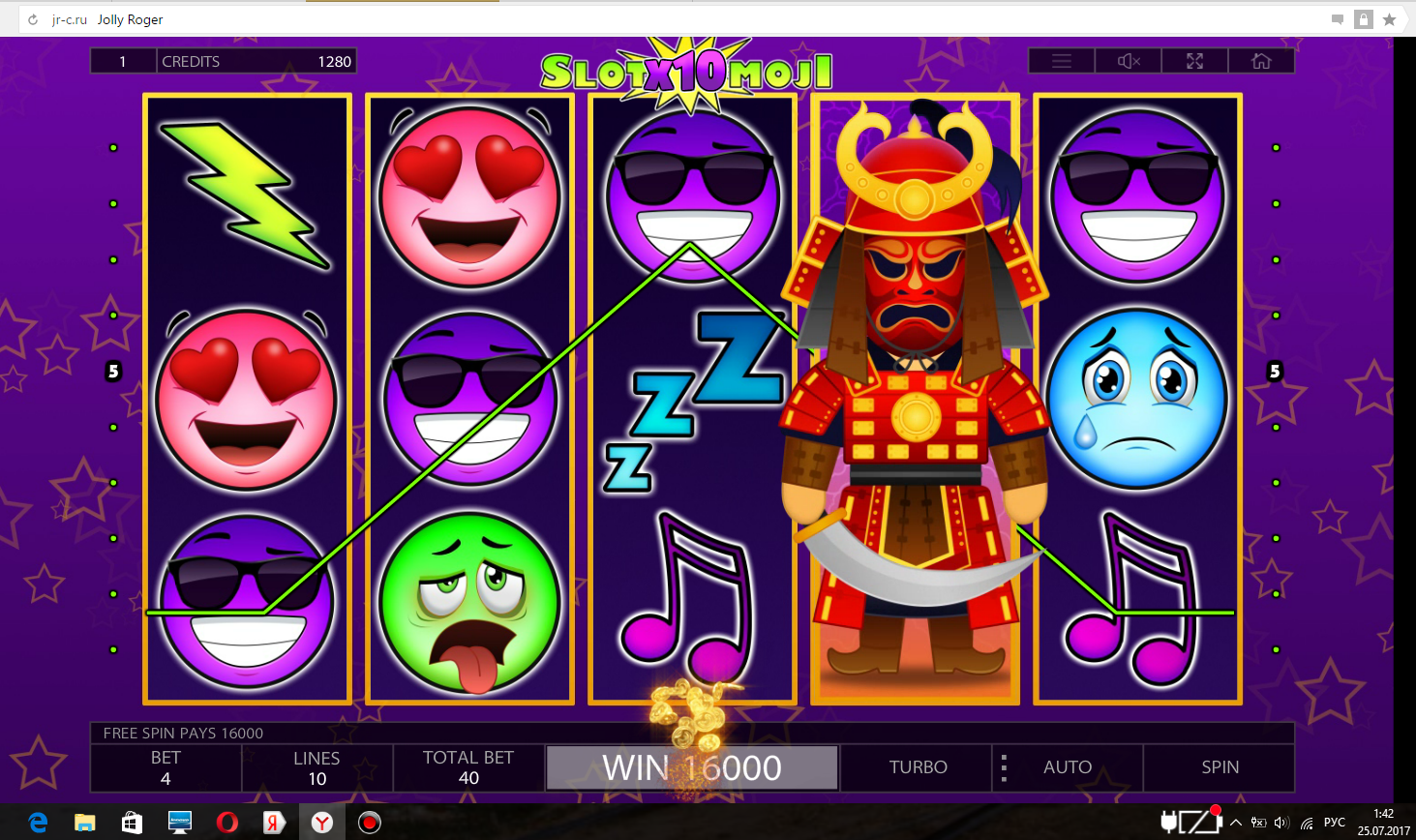Unmute the game sound
The image size is (1416, 840).
(x=1127, y=60)
